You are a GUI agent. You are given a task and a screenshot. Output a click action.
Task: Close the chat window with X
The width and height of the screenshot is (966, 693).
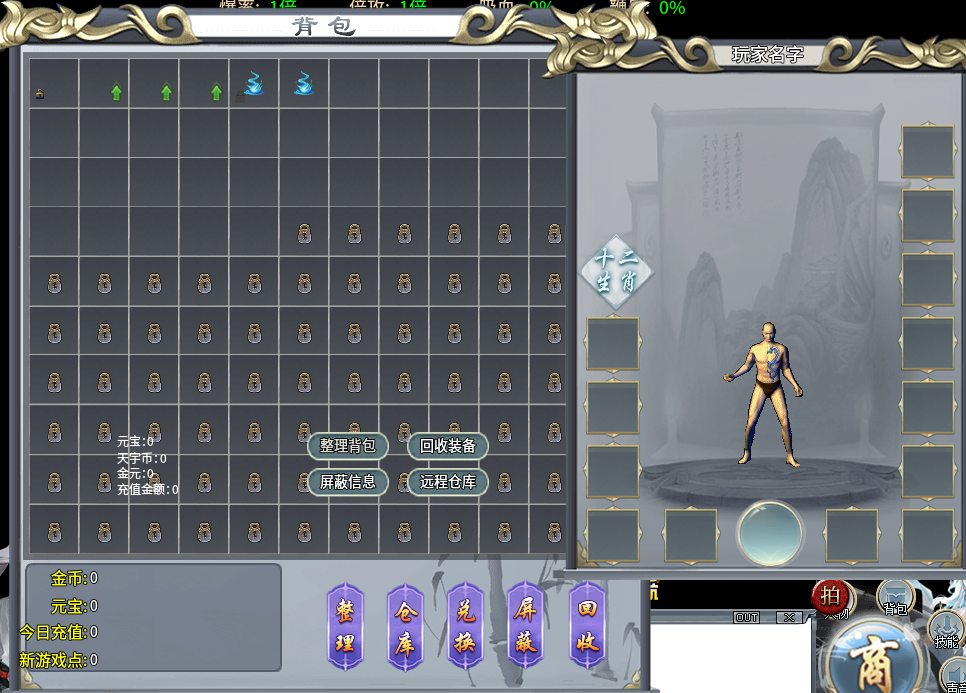790,618
